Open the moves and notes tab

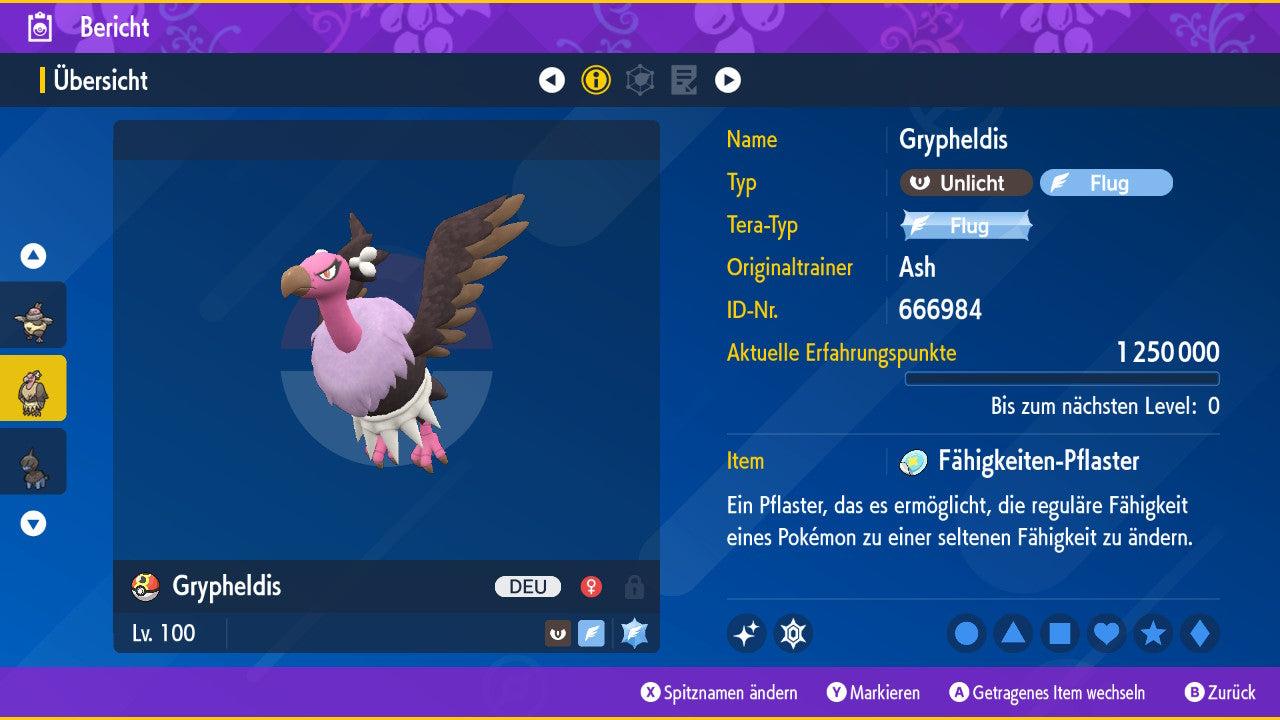point(684,80)
